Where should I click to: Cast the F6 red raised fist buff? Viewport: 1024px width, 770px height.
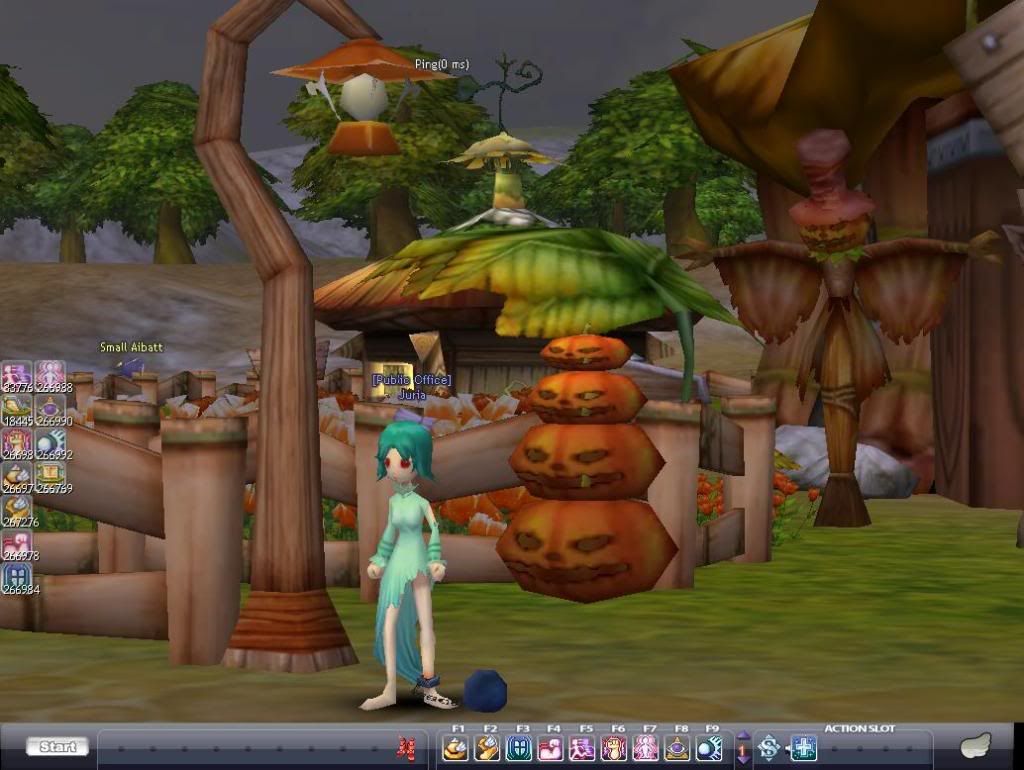point(614,748)
